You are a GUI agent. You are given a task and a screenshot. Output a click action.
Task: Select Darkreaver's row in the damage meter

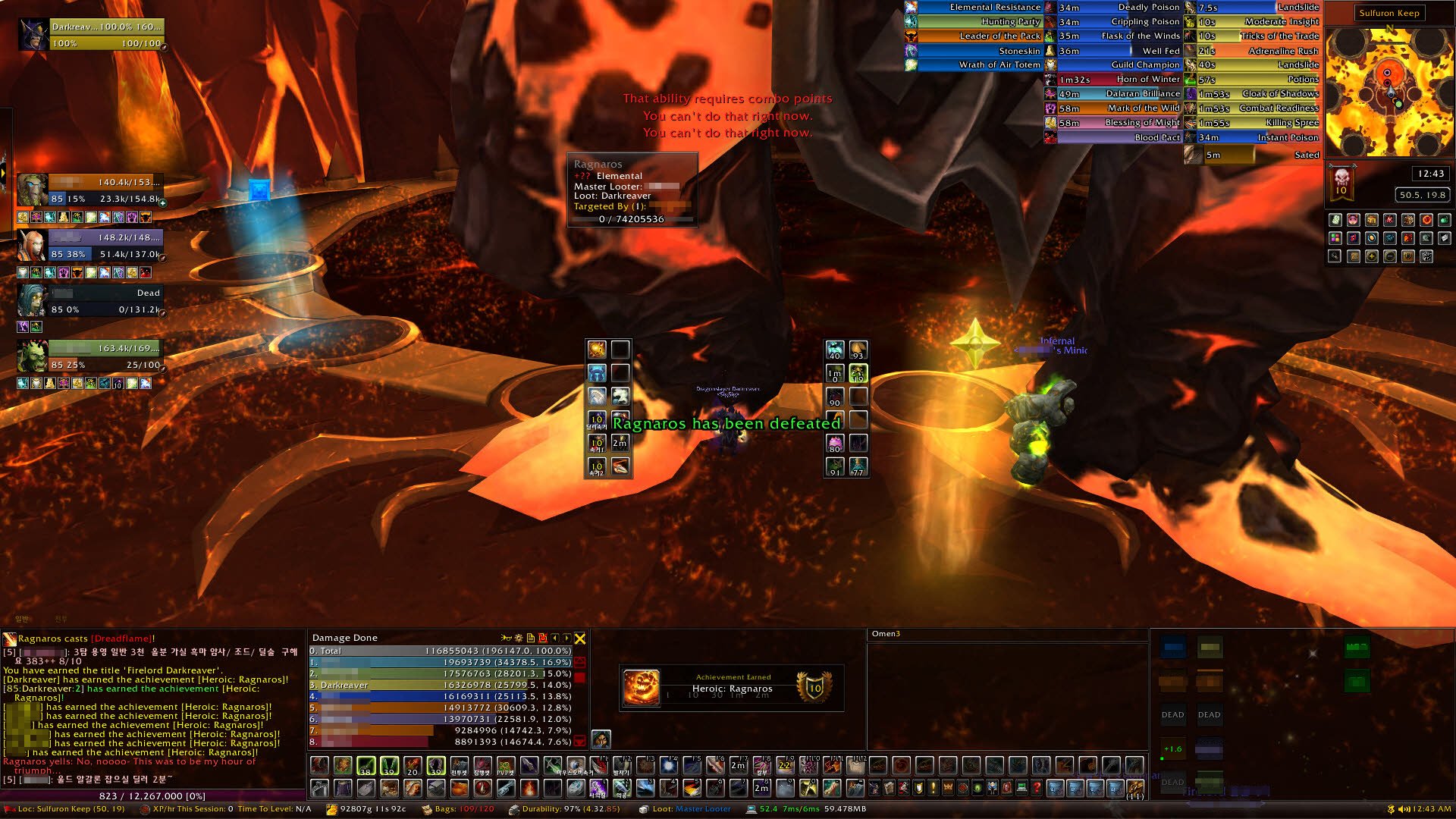[440, 685]
